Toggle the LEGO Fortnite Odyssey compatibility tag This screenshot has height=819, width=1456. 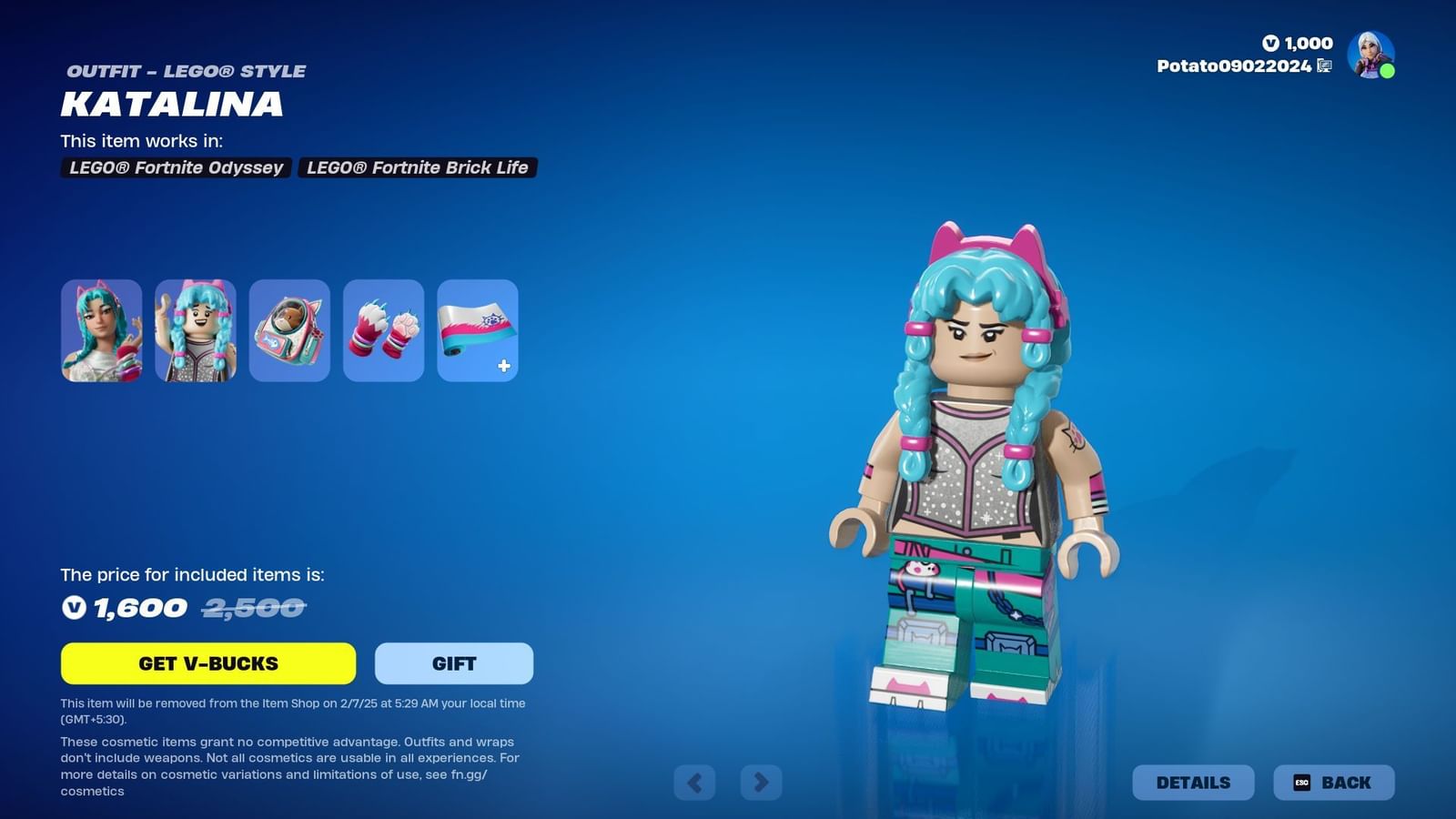175,167
